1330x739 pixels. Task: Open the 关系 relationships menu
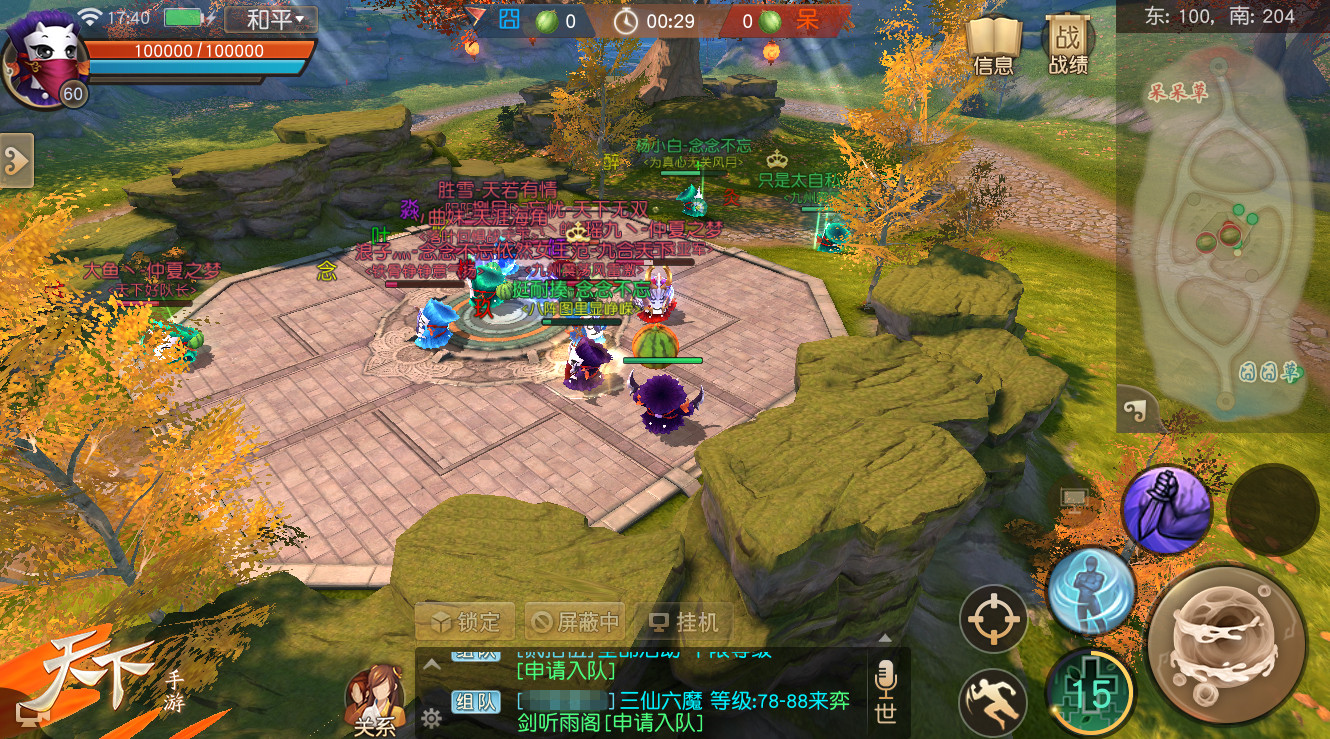[x=374, y=702]
